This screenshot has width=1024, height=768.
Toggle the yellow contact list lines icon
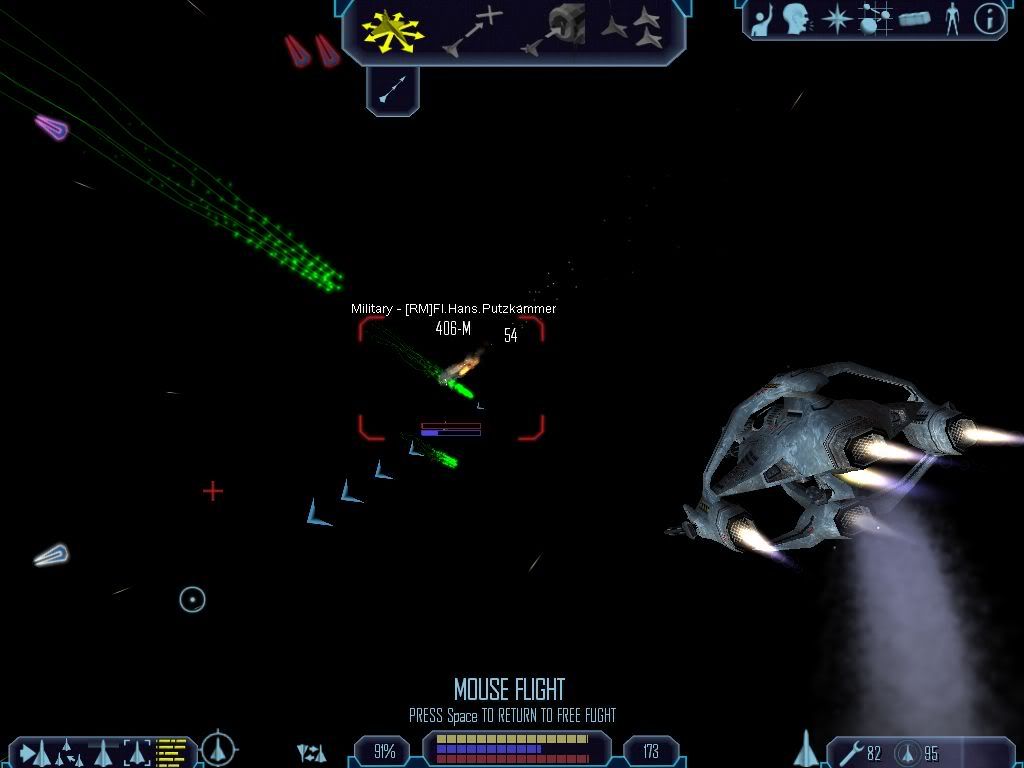pyautogui.click(x=173, y=751)
